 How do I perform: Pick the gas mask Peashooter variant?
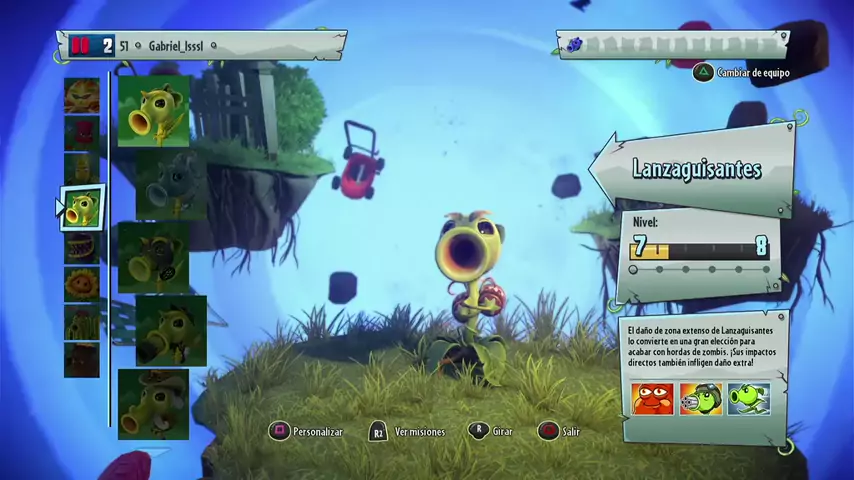click(x=153, y=257)
